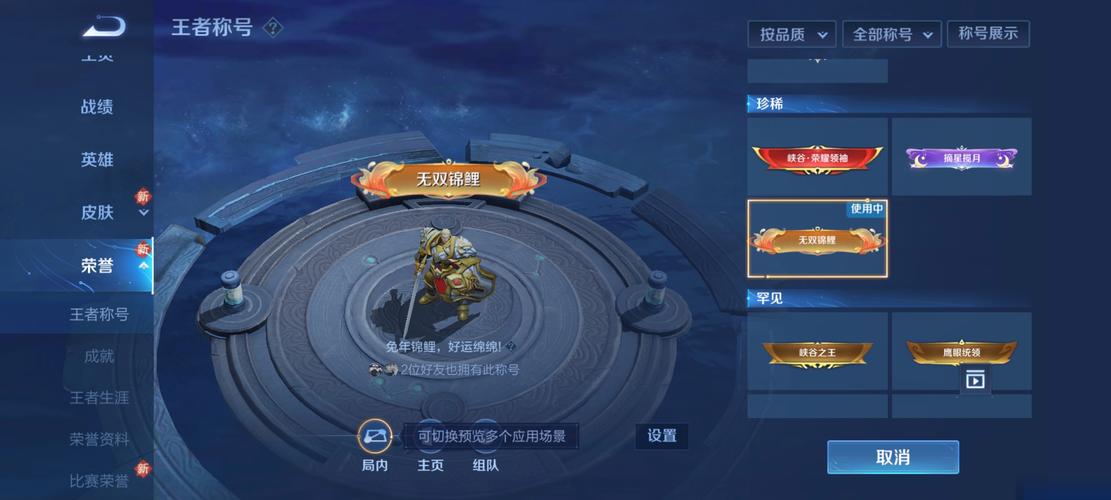Open the 成就 submenu item
Viewport: 1111px width, 500px height.
pyautogui.click(x=99, y=356)
